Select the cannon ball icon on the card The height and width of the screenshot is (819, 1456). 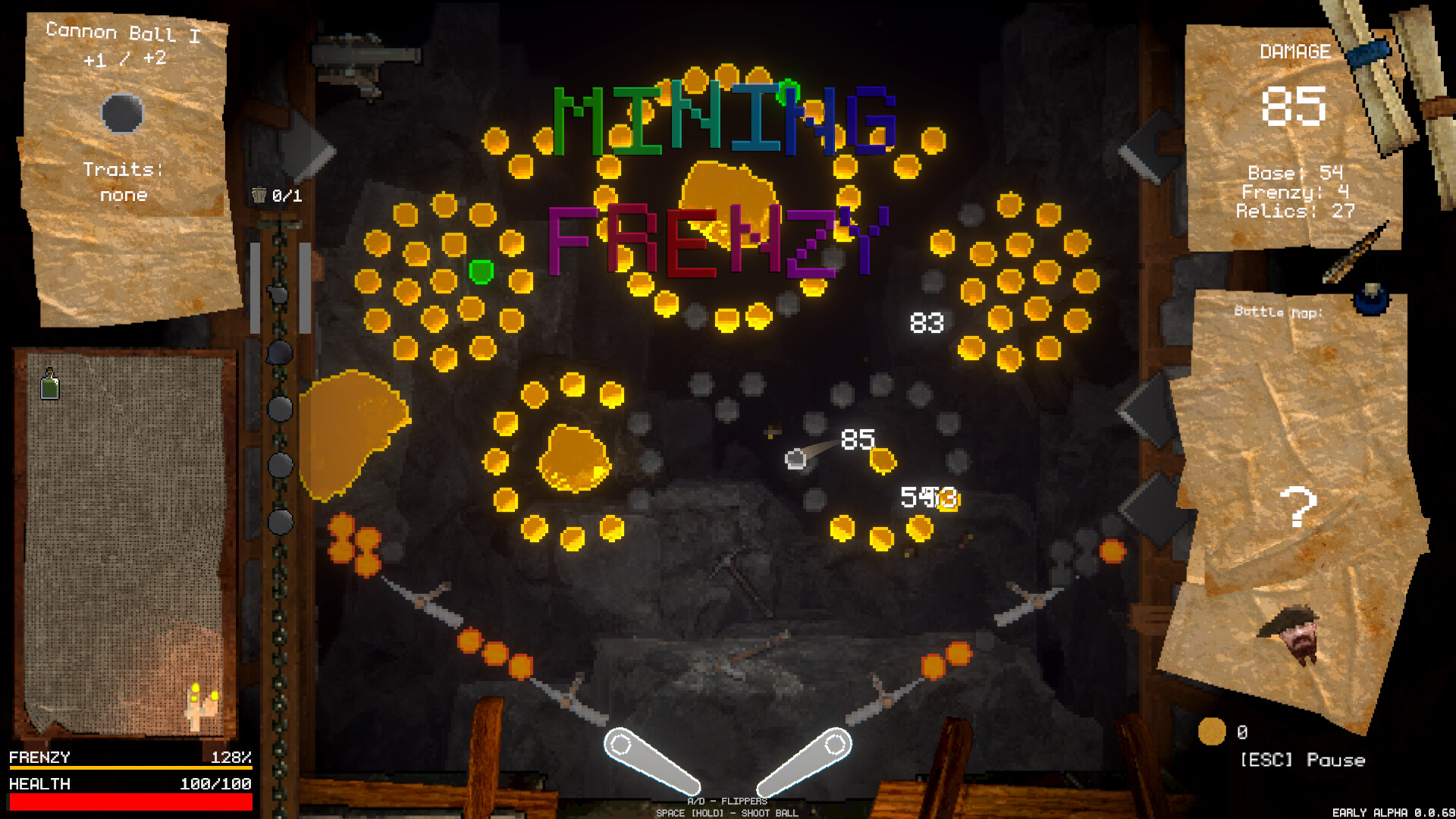[x=121, y=112]
